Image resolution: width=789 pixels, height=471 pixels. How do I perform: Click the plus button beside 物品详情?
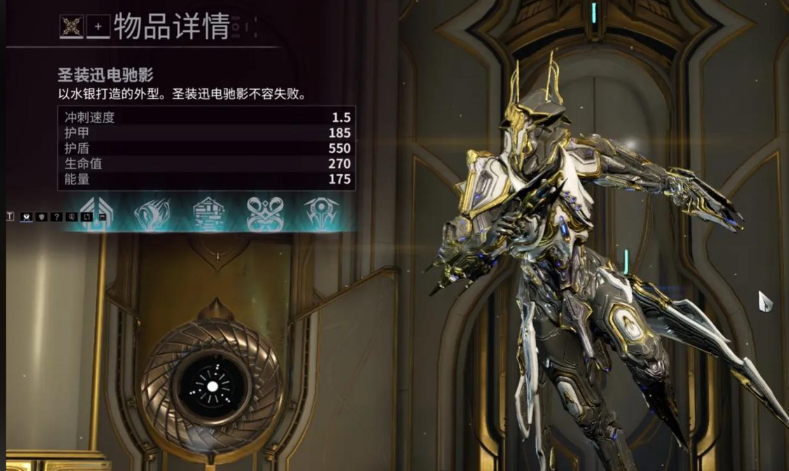point(97,27)
